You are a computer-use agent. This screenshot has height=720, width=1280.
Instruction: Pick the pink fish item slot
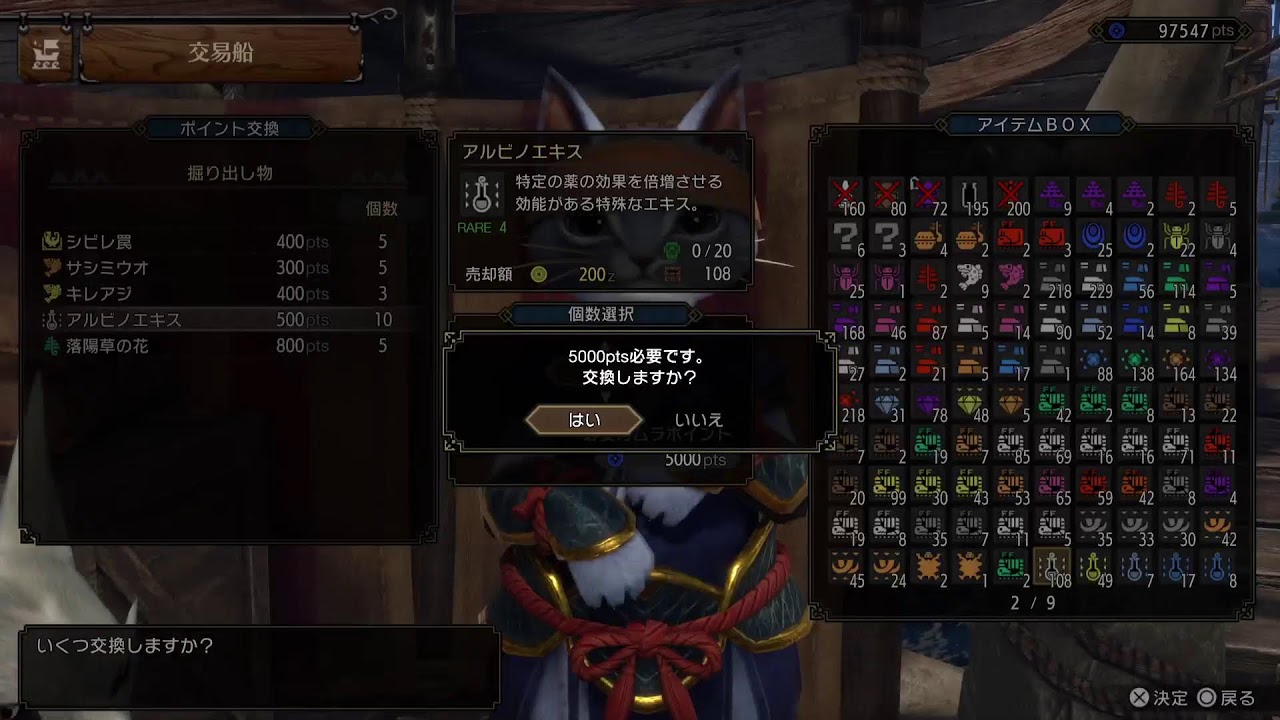1009,279
